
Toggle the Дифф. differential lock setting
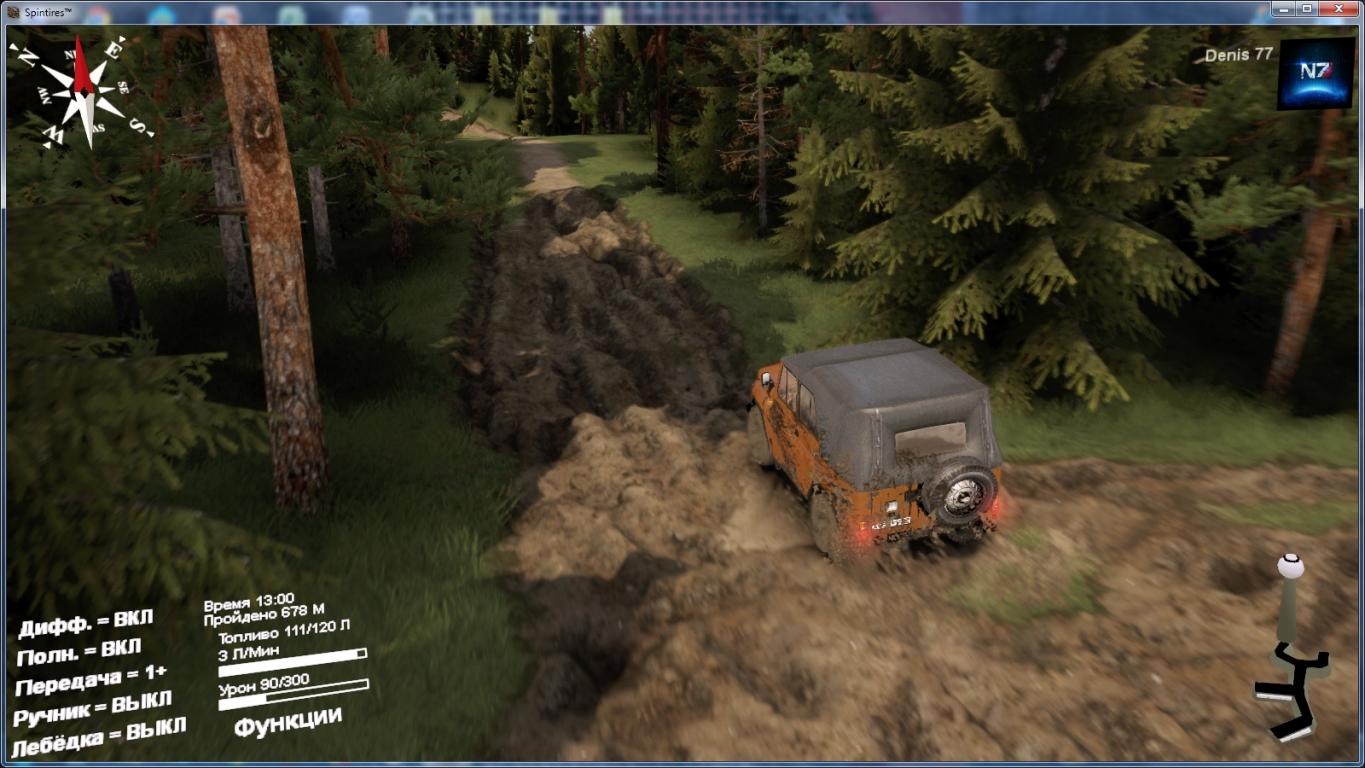click(x=85, y=624)
